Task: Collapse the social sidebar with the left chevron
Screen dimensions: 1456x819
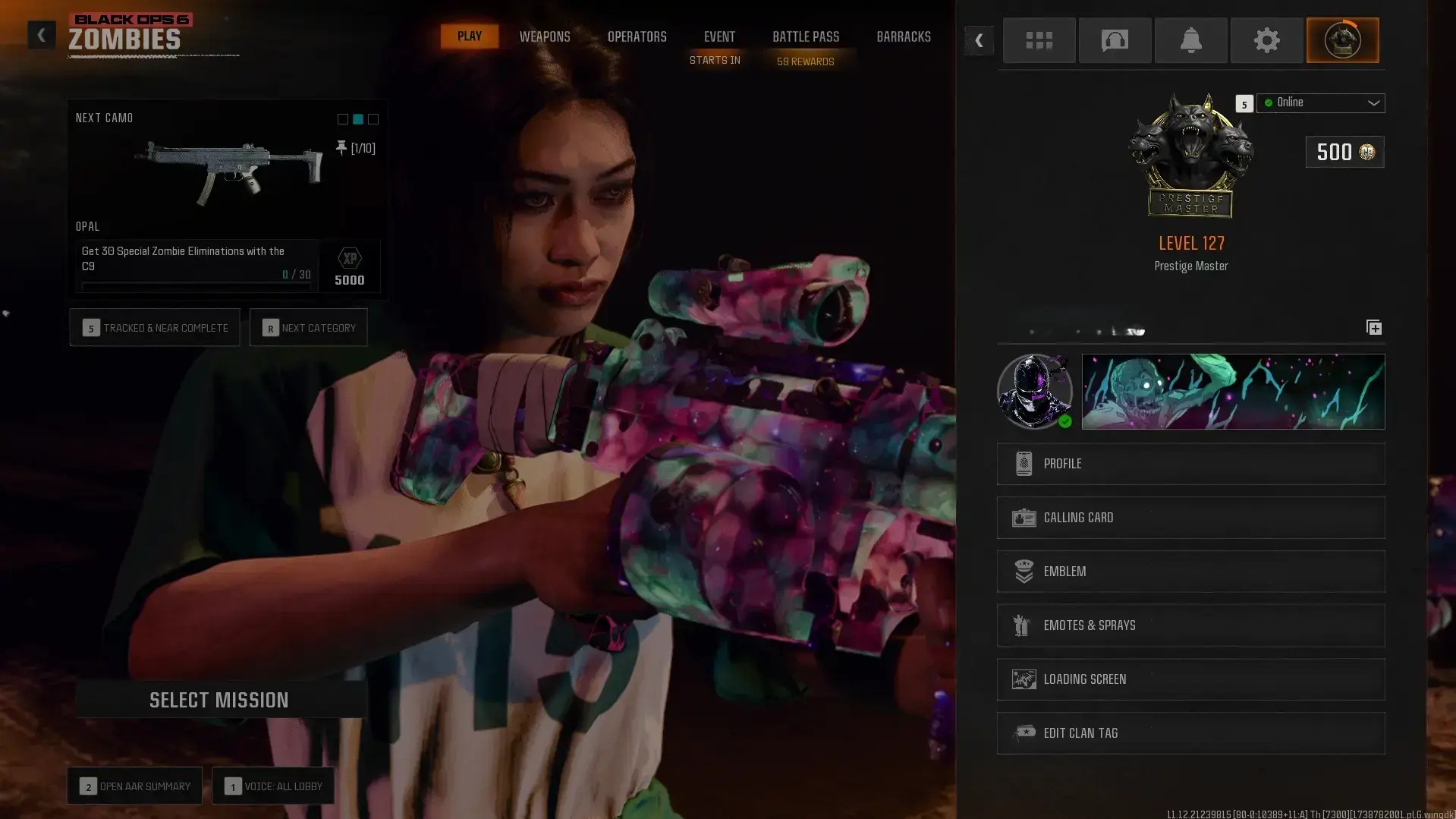Action: coord(979,40)
